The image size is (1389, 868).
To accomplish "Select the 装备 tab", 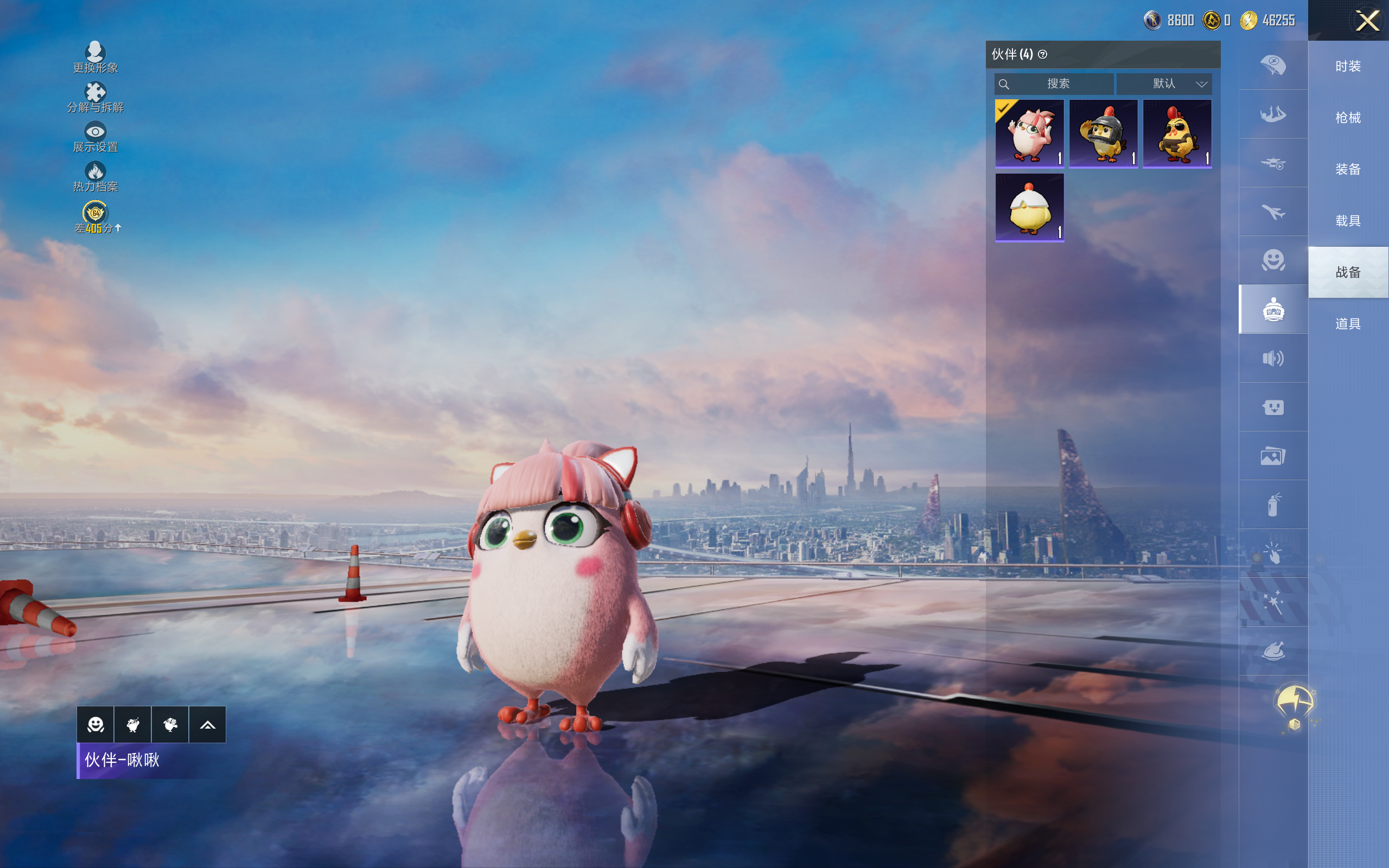I will (1348, 169).
